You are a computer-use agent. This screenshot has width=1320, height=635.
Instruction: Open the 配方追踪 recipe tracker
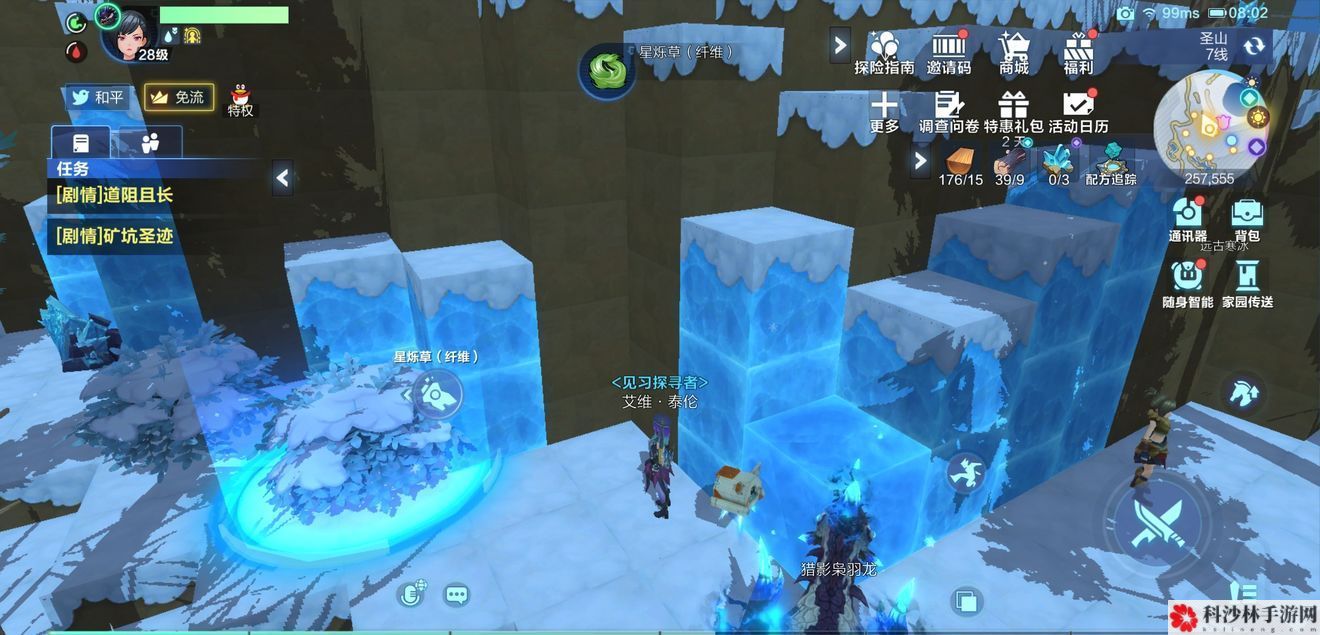point(1110,164)
